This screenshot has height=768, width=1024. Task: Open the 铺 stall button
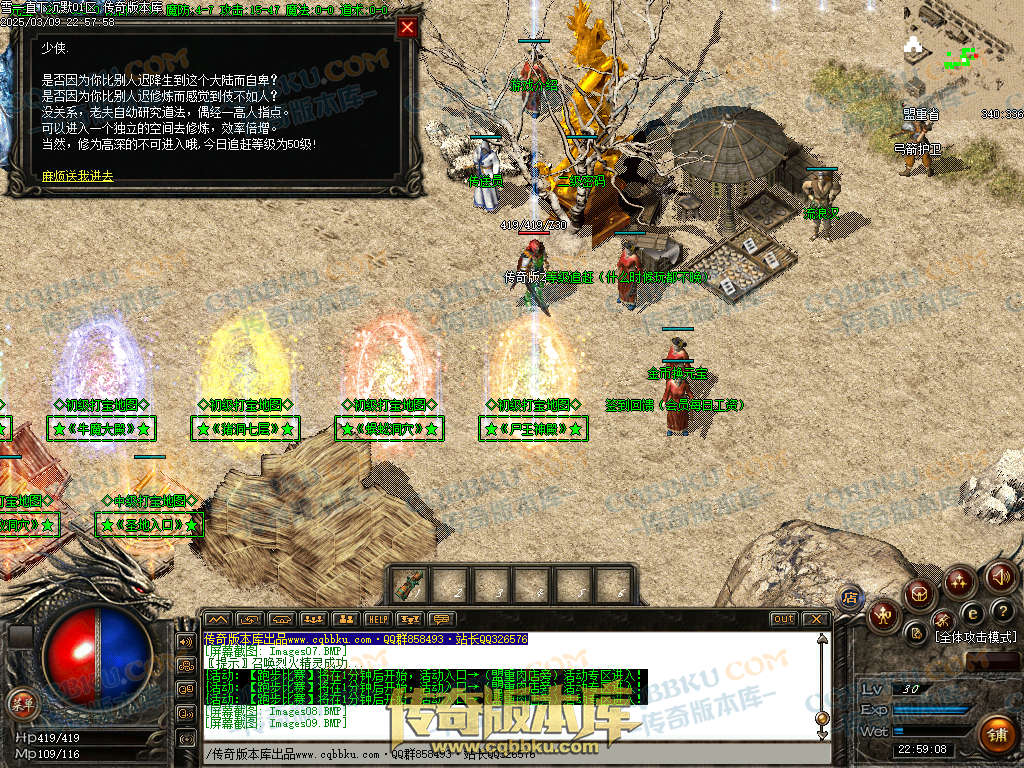click(x=996, y=735)
